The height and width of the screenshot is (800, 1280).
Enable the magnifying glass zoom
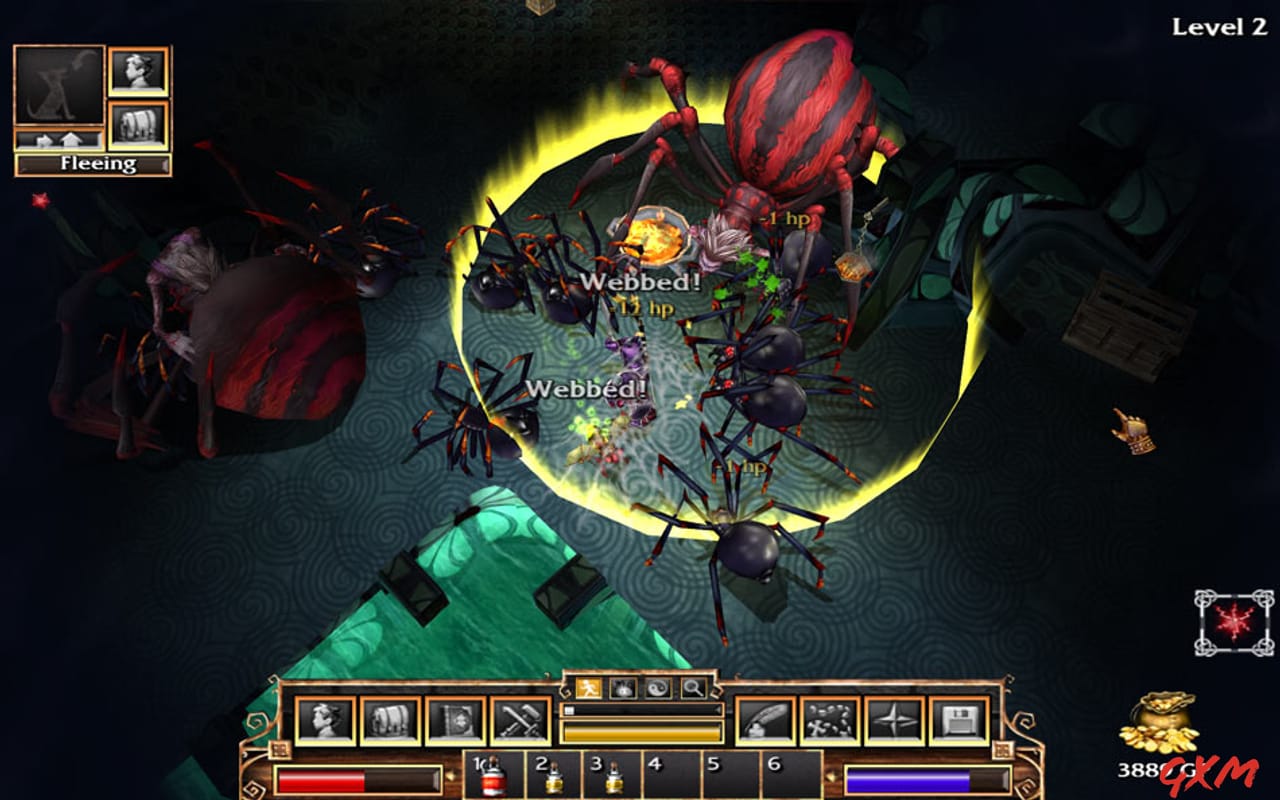[x=692, y=688]
